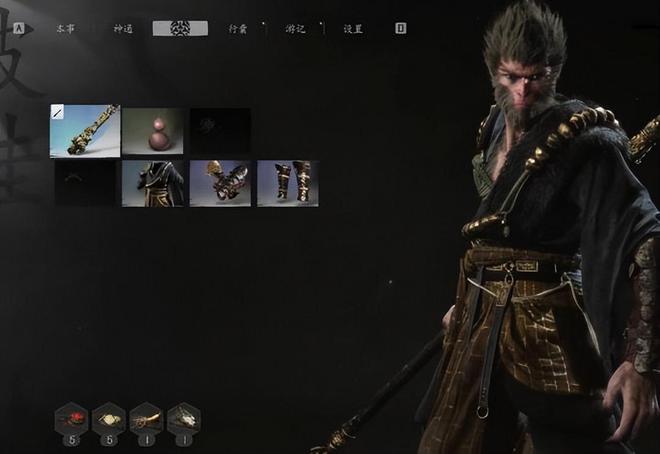660x454 pixels.
Task: Select the highlighted equipment tab
Action: click(180, 28)
